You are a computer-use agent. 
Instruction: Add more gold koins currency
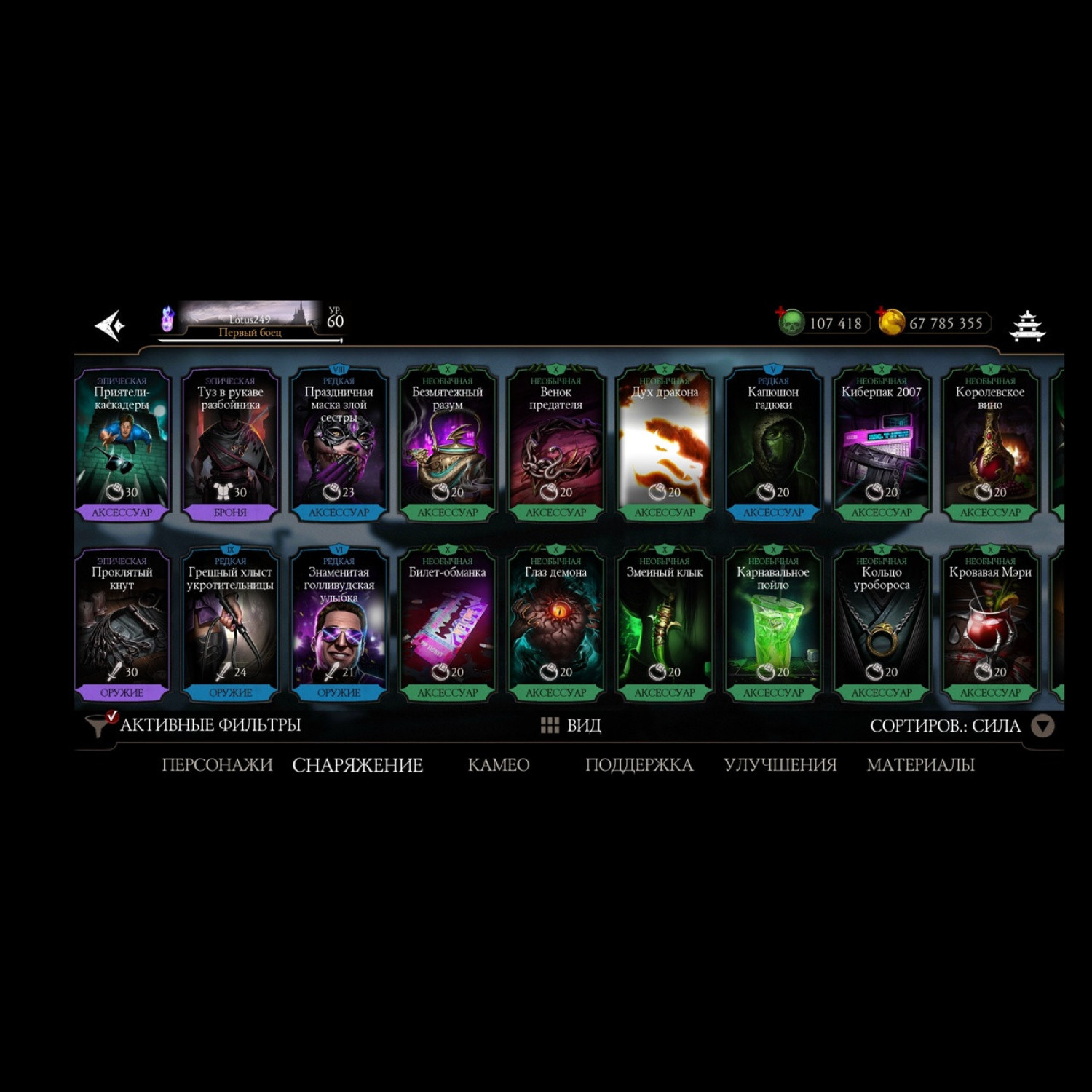point(890,322)
